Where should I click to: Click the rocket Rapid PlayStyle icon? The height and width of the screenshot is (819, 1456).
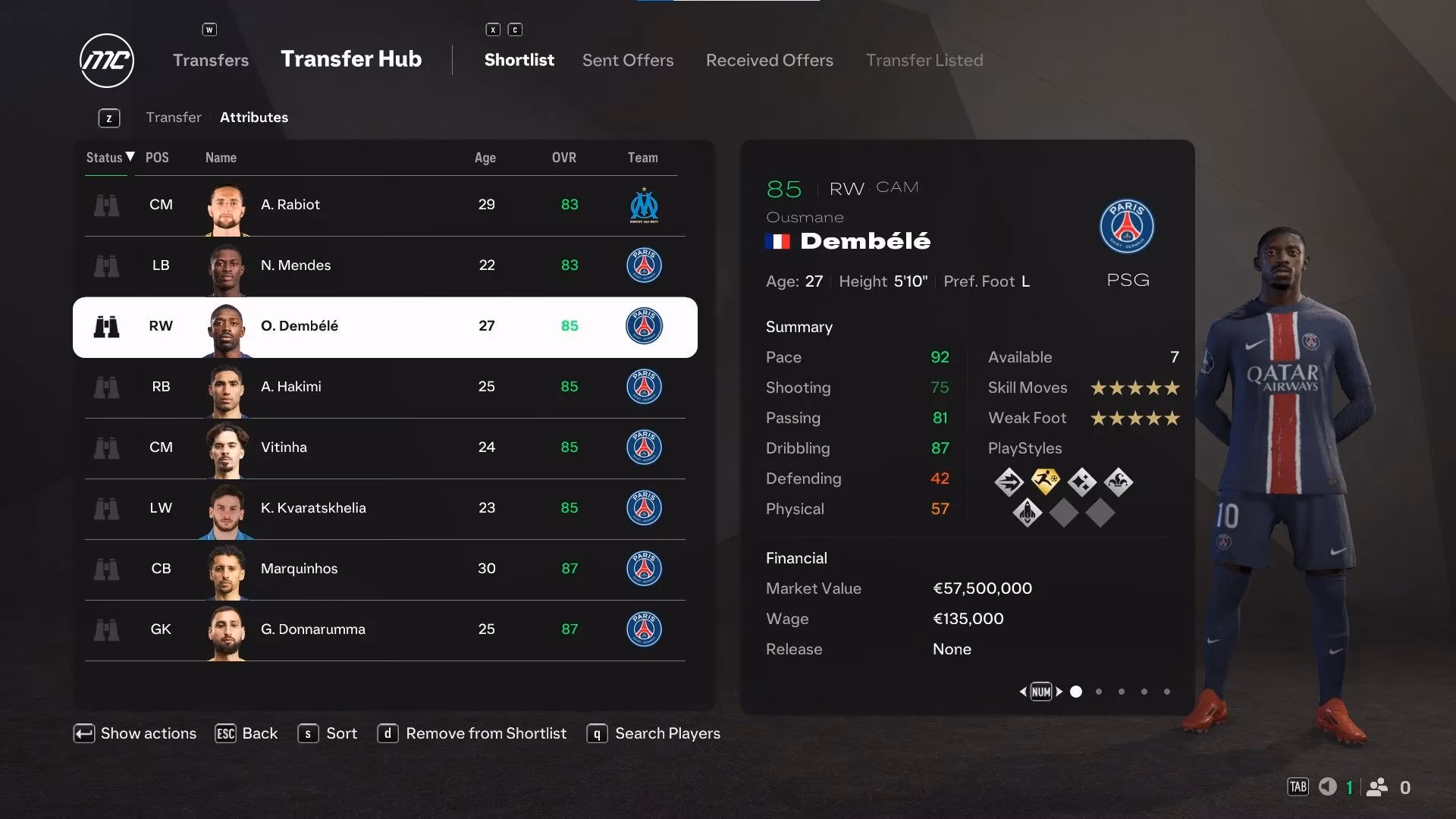(x=1026, y=513)
